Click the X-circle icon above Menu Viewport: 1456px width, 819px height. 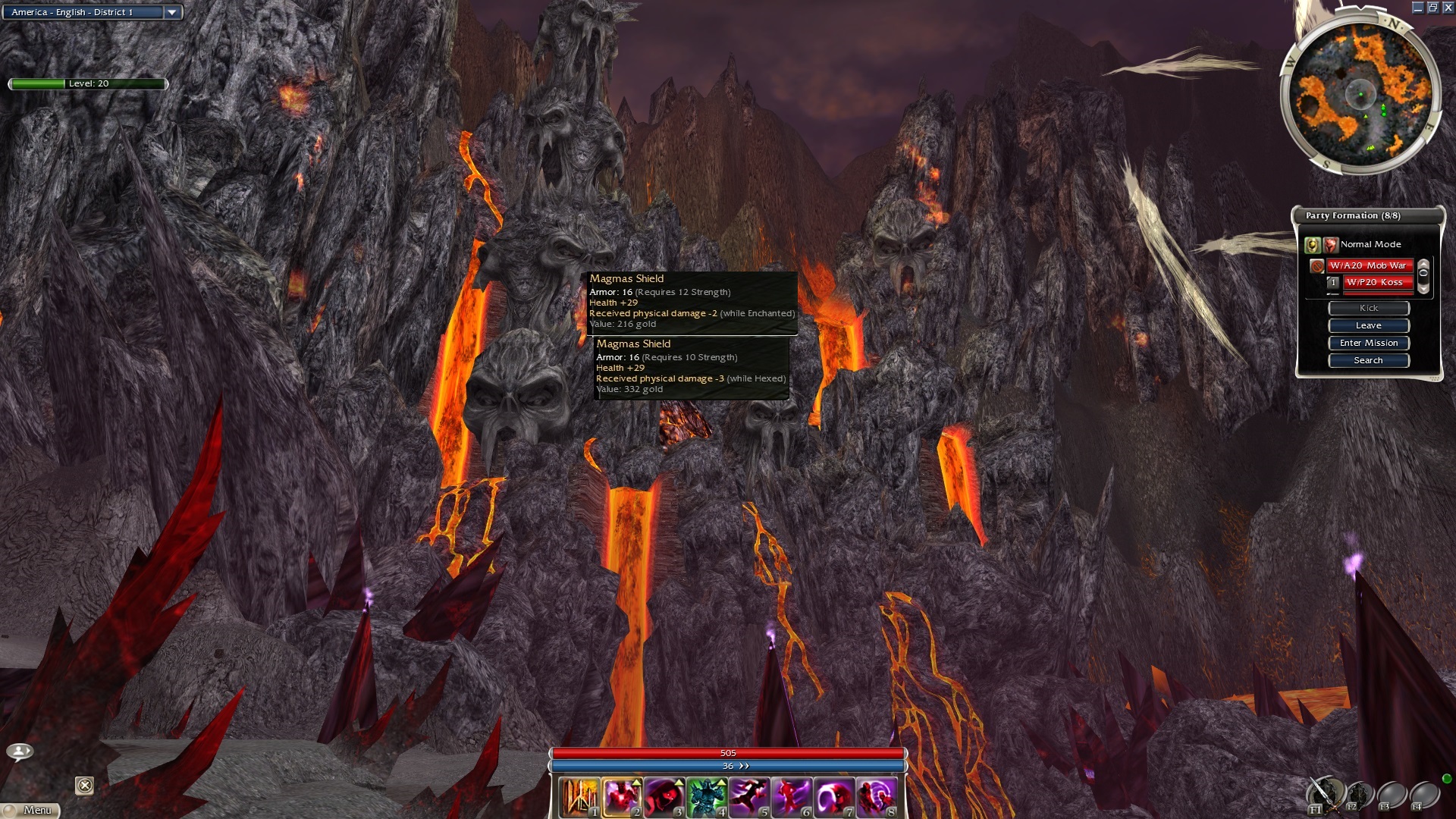click(x=85, y=786)
